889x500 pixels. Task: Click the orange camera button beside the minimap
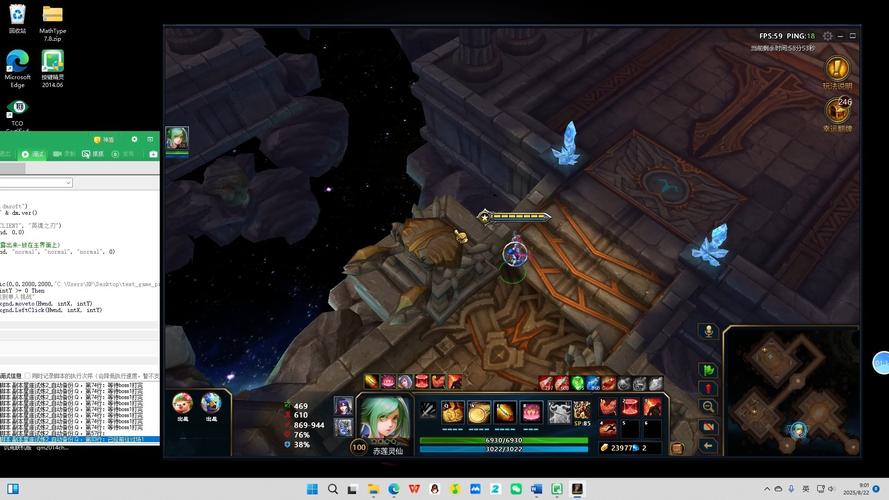(x=708, y=427)
